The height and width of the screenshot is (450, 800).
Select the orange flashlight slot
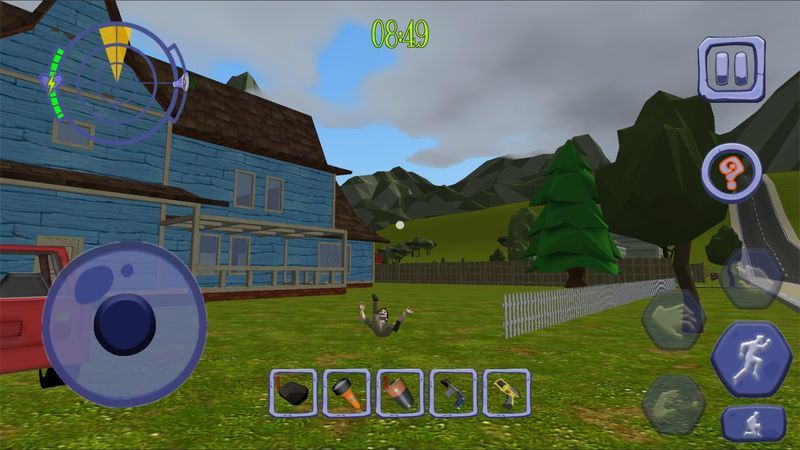(346, 393)
